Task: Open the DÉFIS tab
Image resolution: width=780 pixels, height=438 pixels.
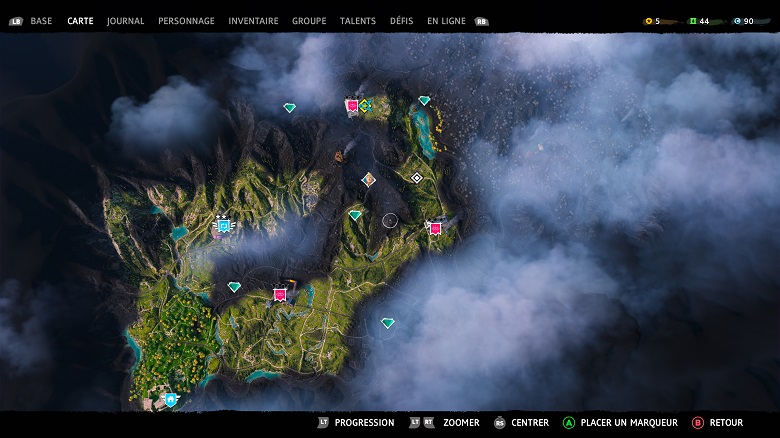Action: point(402,21)
